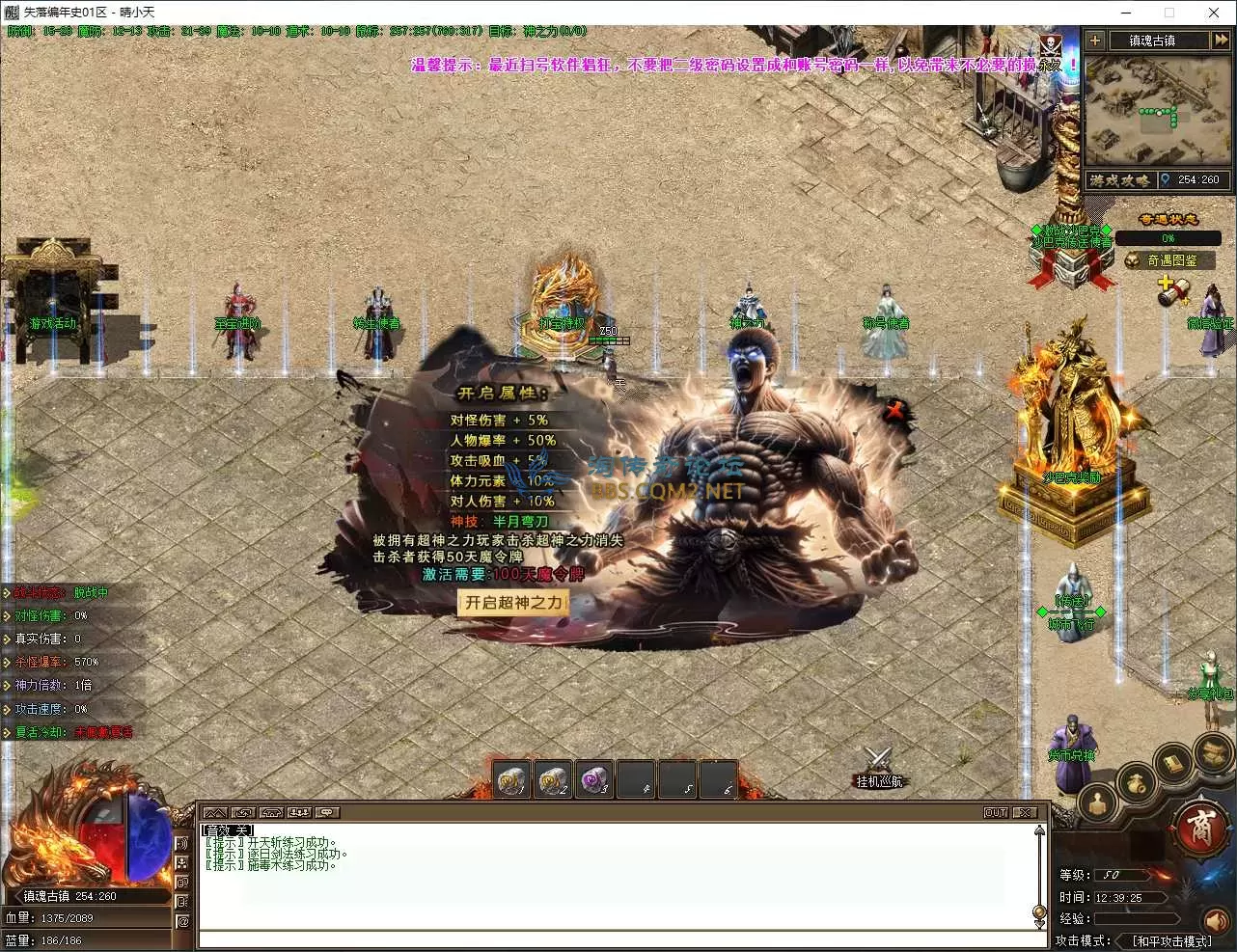Click the @ chat channel button
This screenshot has width=1237, height=952.
tap(183, 921)
